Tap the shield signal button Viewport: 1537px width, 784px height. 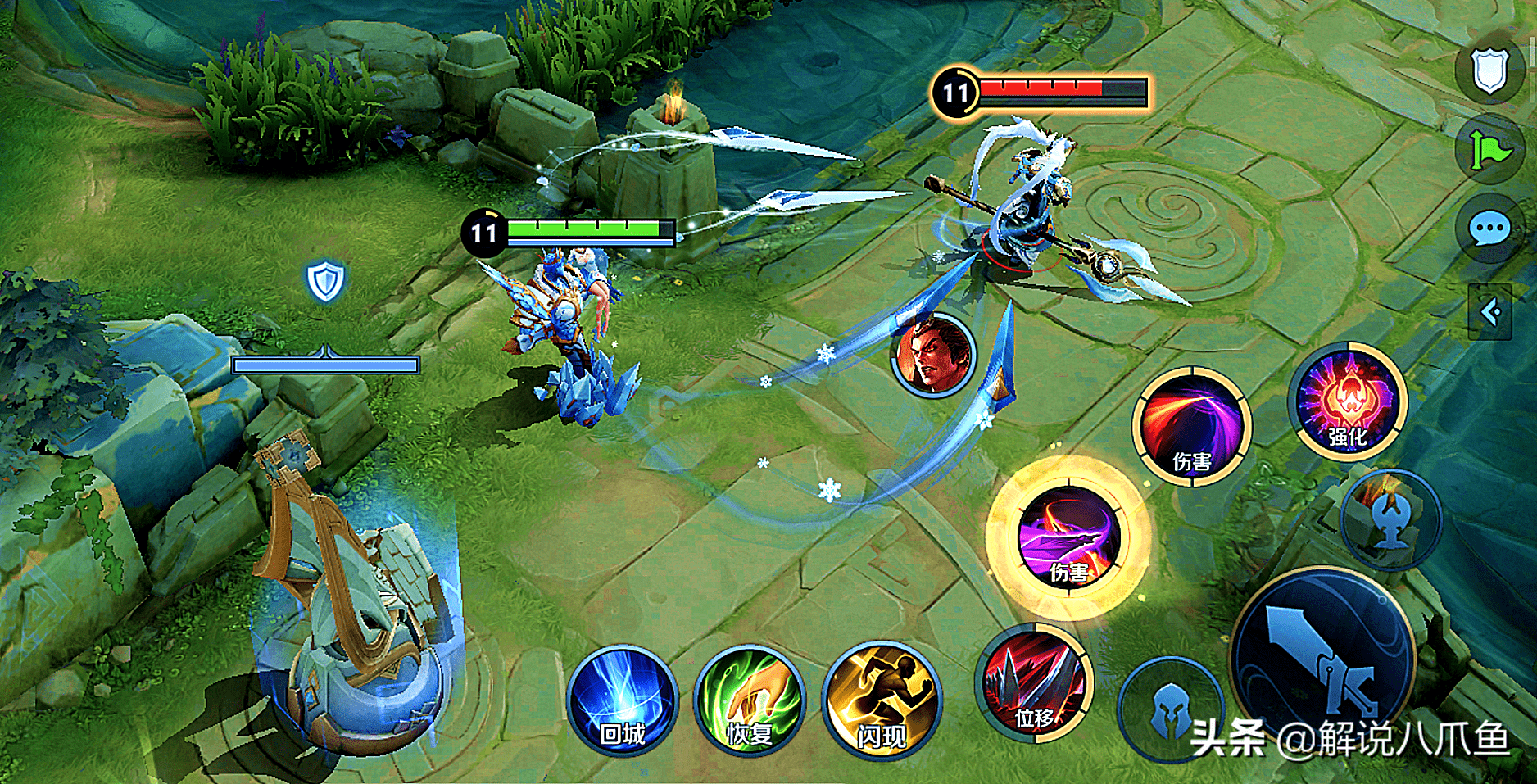click(1489, 70)
